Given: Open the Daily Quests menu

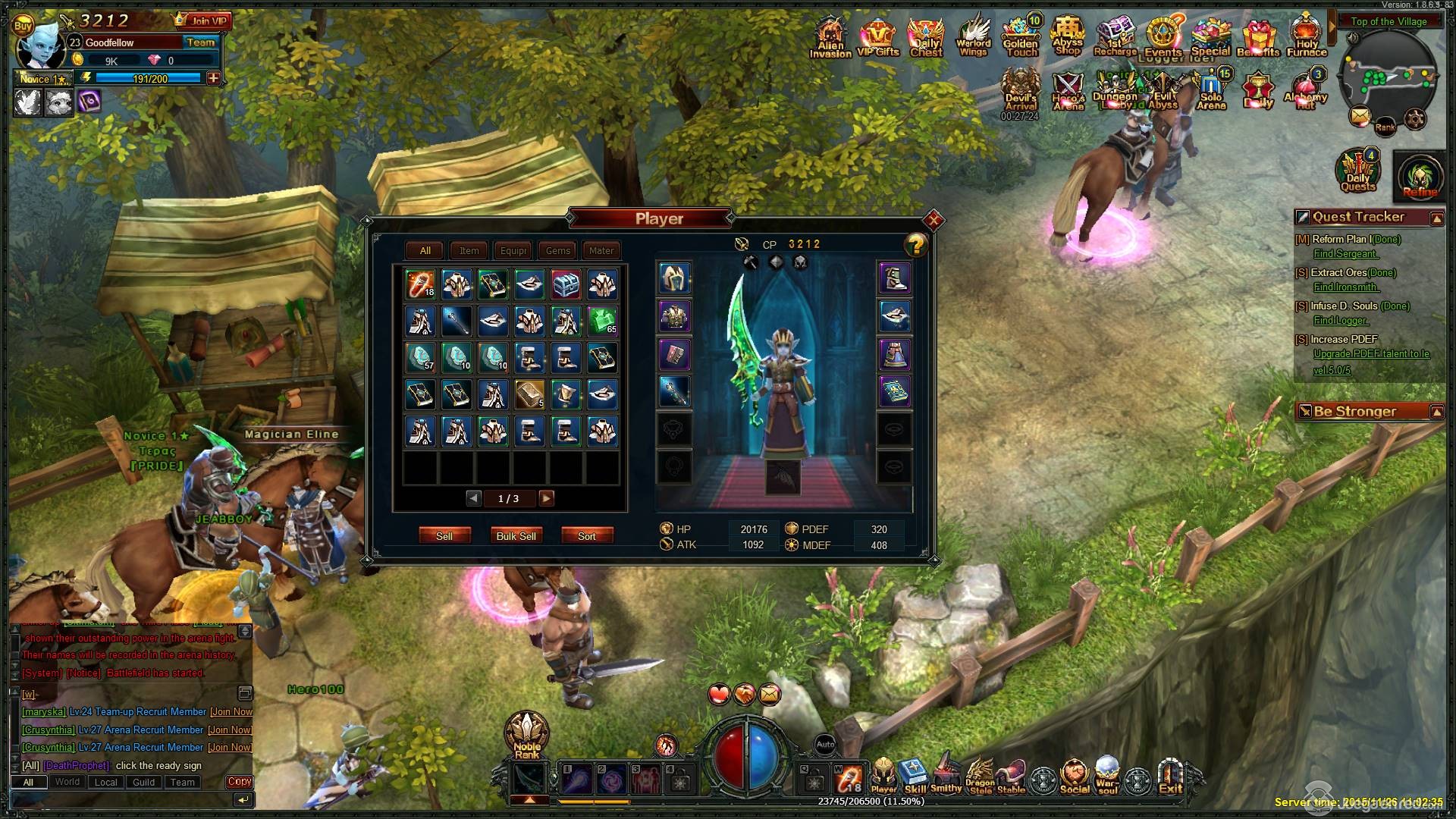Looking at the screenshot, I should coord(1357,172).
